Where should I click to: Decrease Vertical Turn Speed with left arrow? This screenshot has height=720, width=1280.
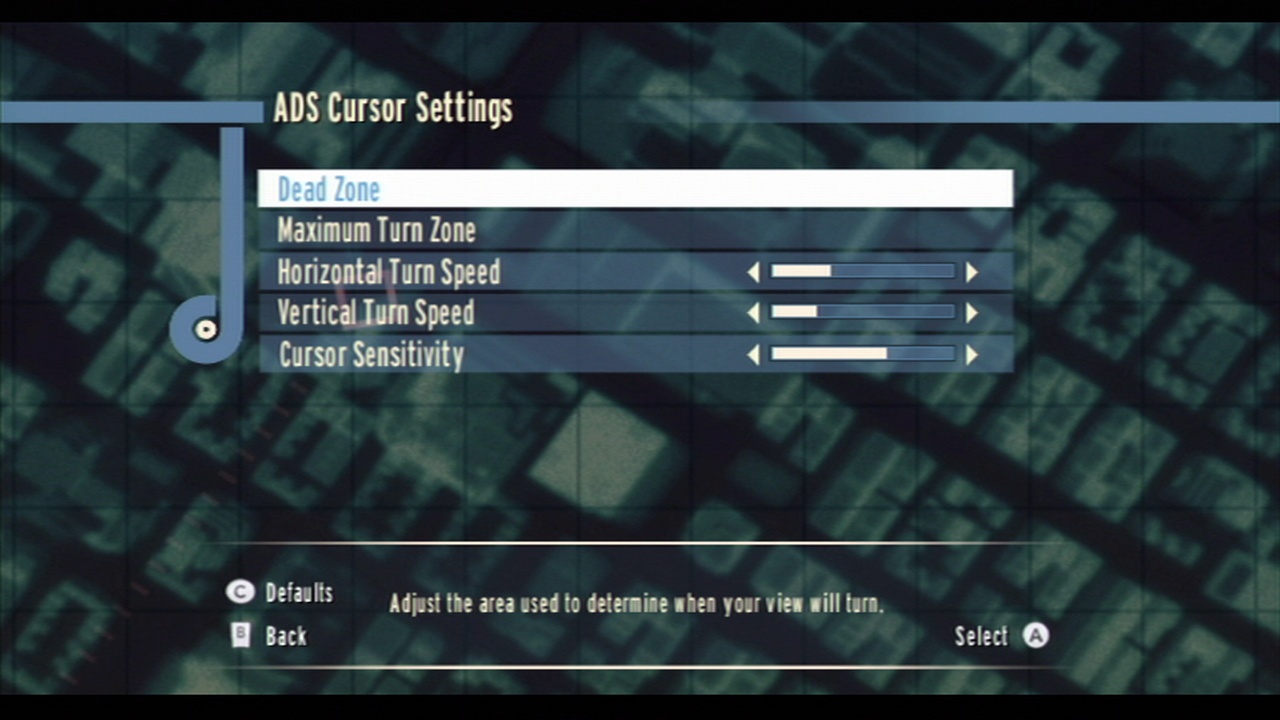(x=753, y=313)
